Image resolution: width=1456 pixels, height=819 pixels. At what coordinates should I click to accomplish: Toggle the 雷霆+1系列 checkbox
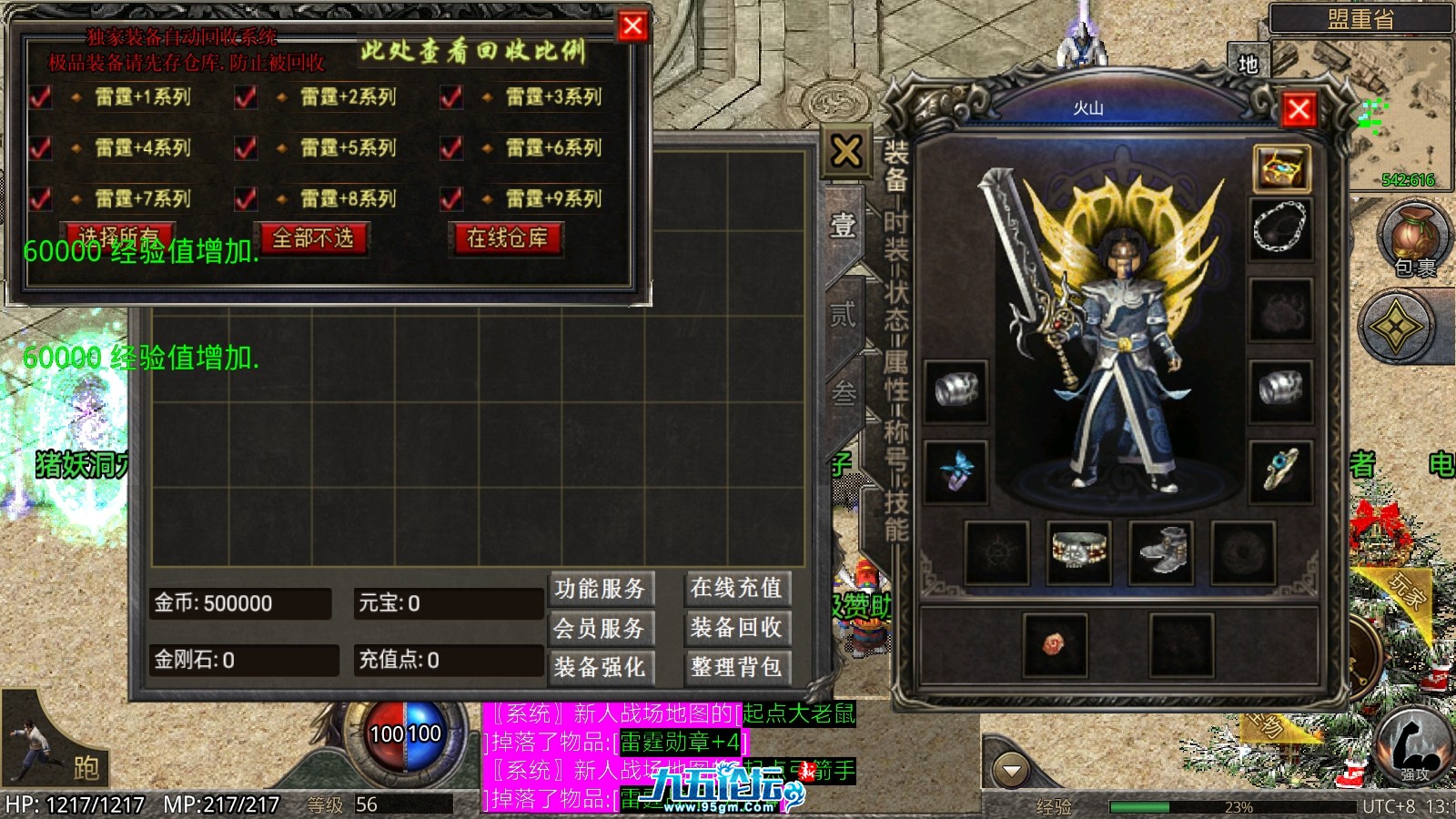pyautogui.click(x=41, y=97)
